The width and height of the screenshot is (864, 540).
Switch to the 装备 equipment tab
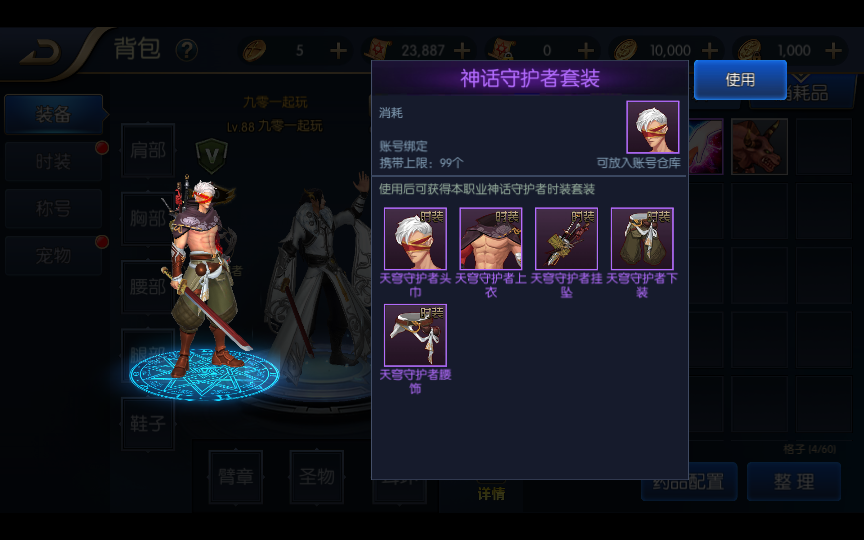54,115
